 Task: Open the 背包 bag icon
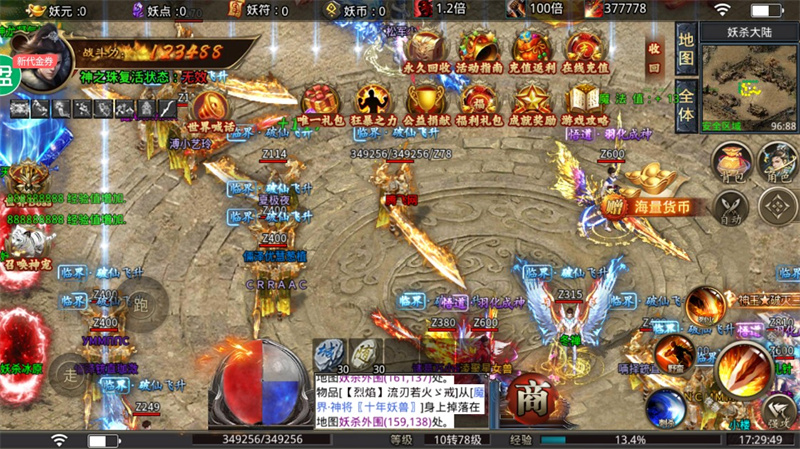731,162
